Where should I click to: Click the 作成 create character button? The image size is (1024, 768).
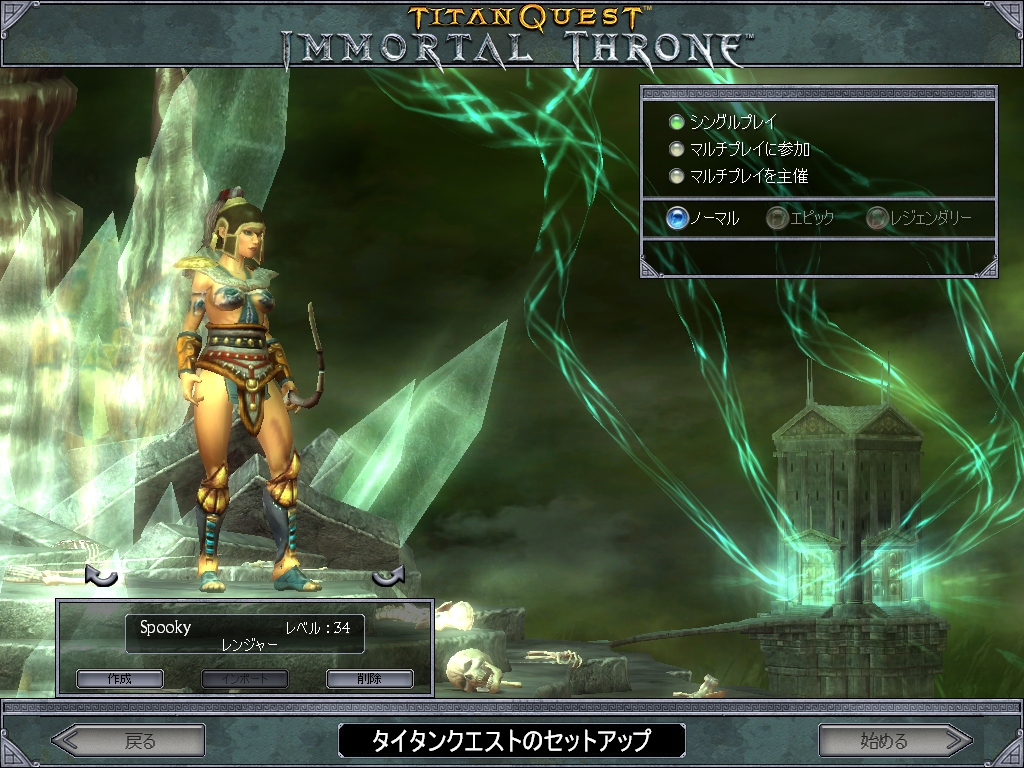[119, 679]
